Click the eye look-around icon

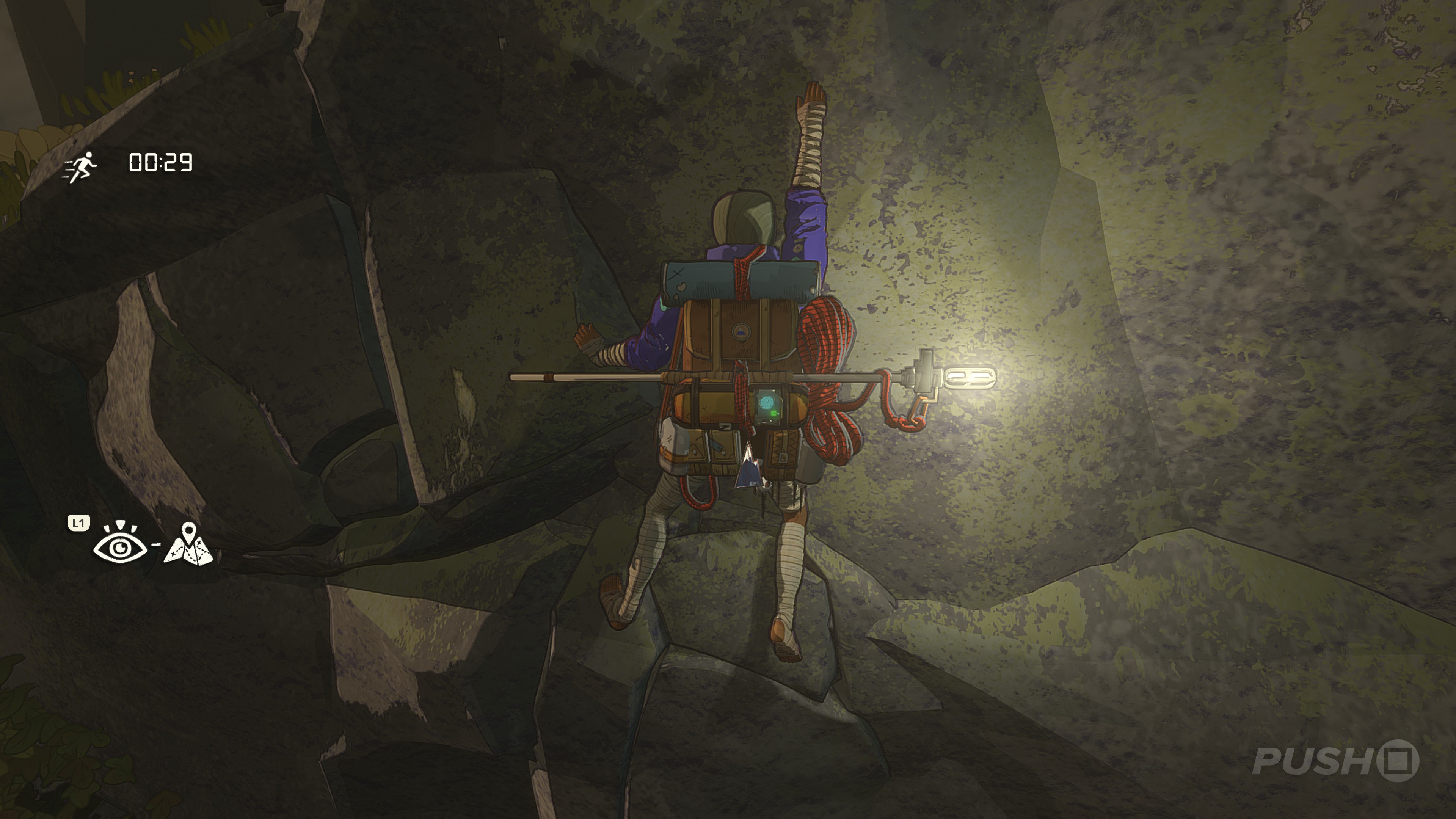click(x=120, y=544)
